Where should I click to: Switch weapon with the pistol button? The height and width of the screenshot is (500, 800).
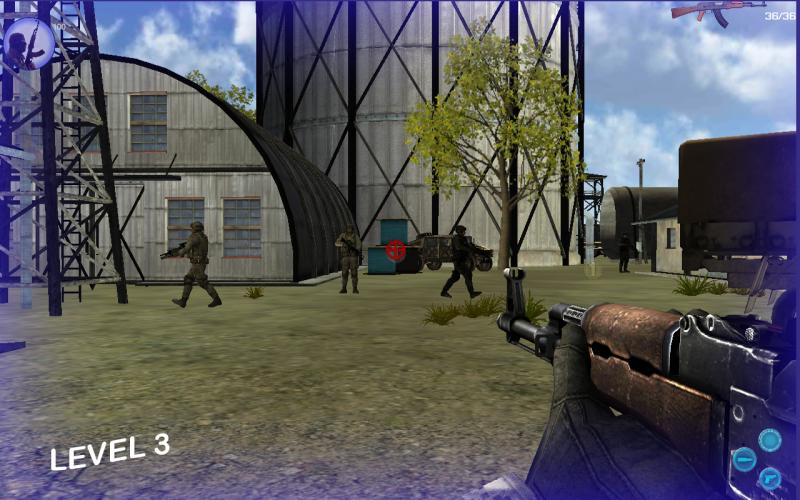[x=770, y=478]
